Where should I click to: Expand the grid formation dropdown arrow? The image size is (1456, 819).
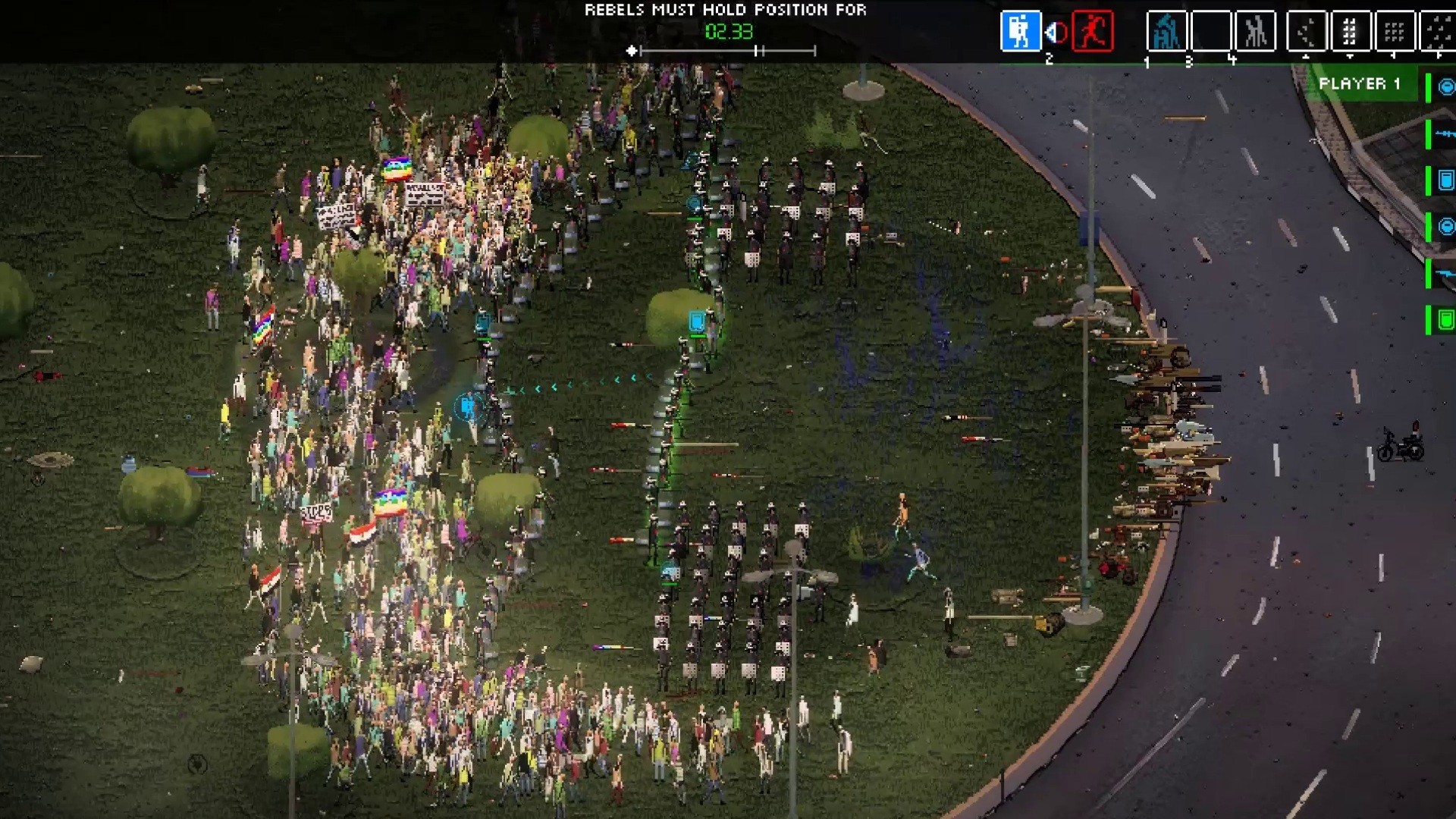point(1392,55)
